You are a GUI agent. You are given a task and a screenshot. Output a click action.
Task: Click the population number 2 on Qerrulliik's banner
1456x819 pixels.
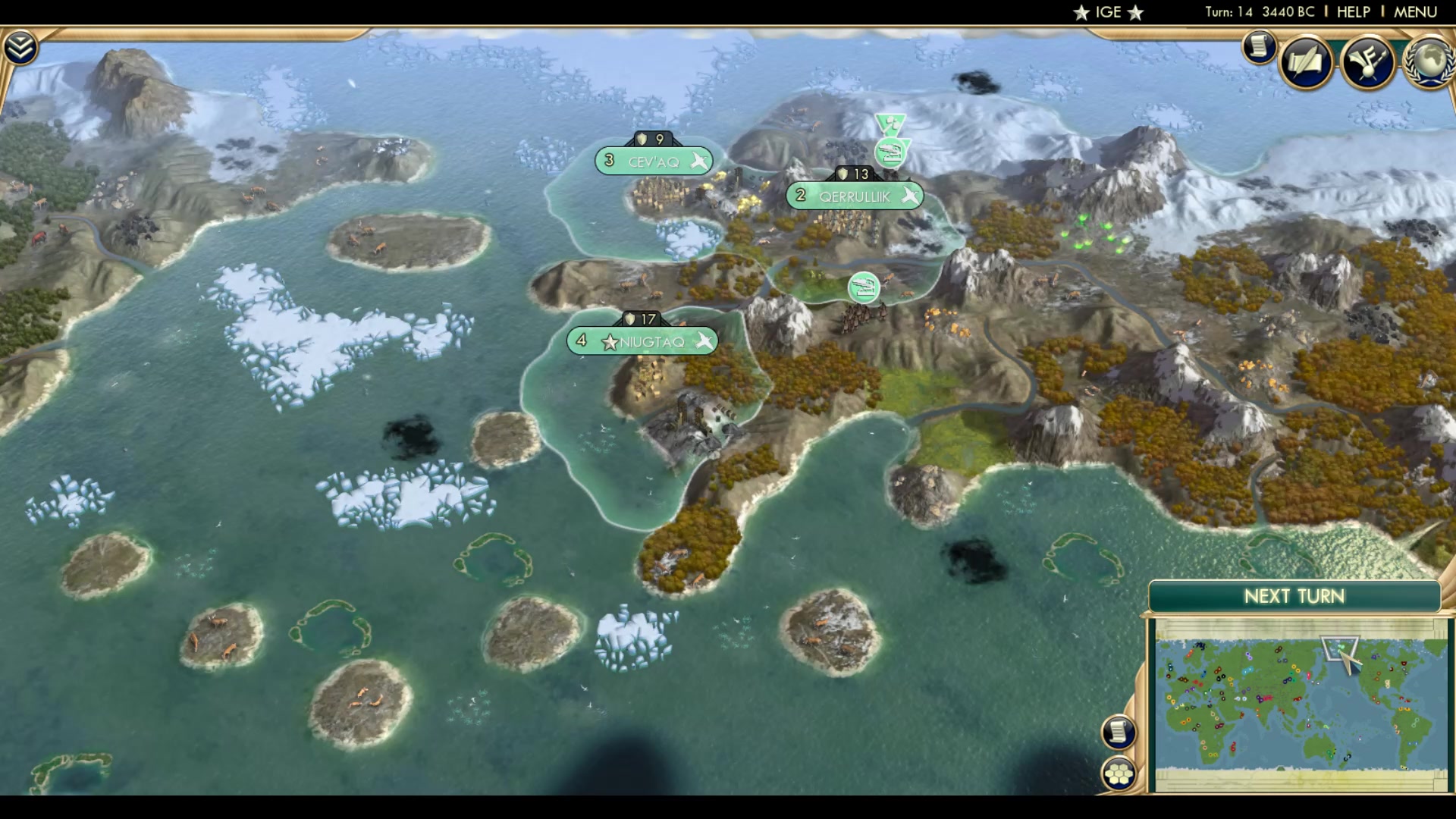(x=800, y=196)
